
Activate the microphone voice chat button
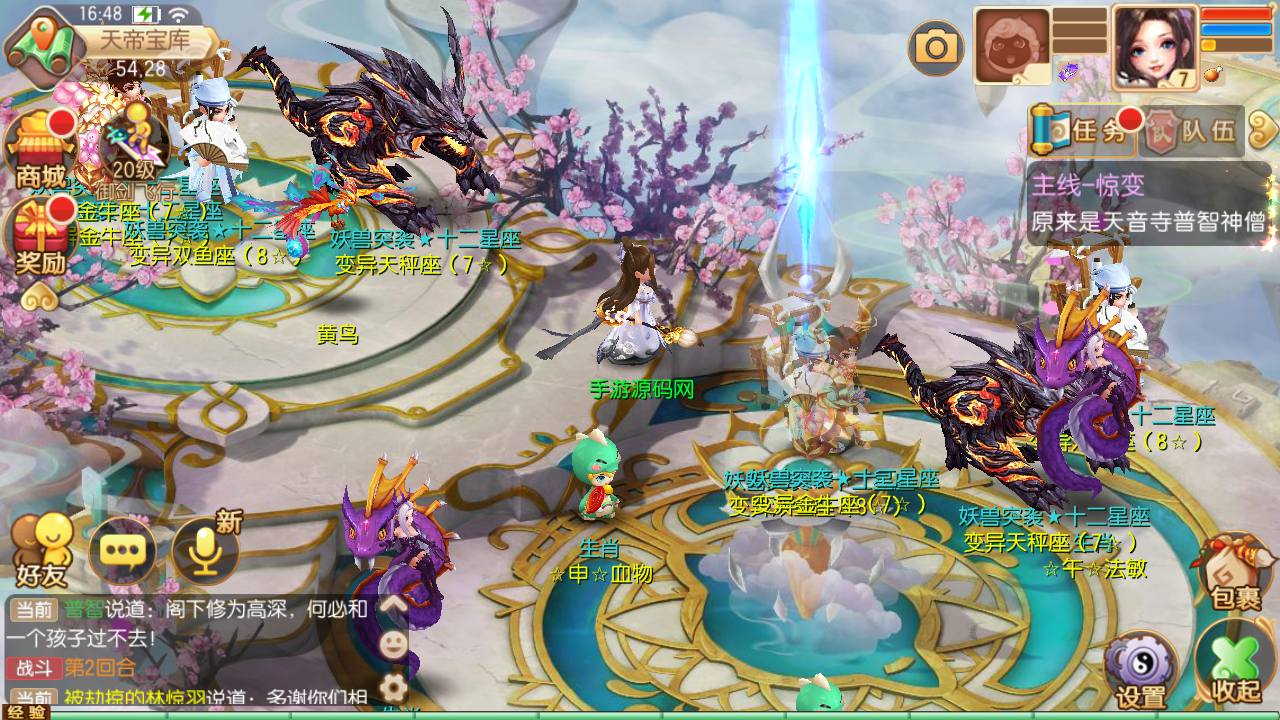click(204, 551)
